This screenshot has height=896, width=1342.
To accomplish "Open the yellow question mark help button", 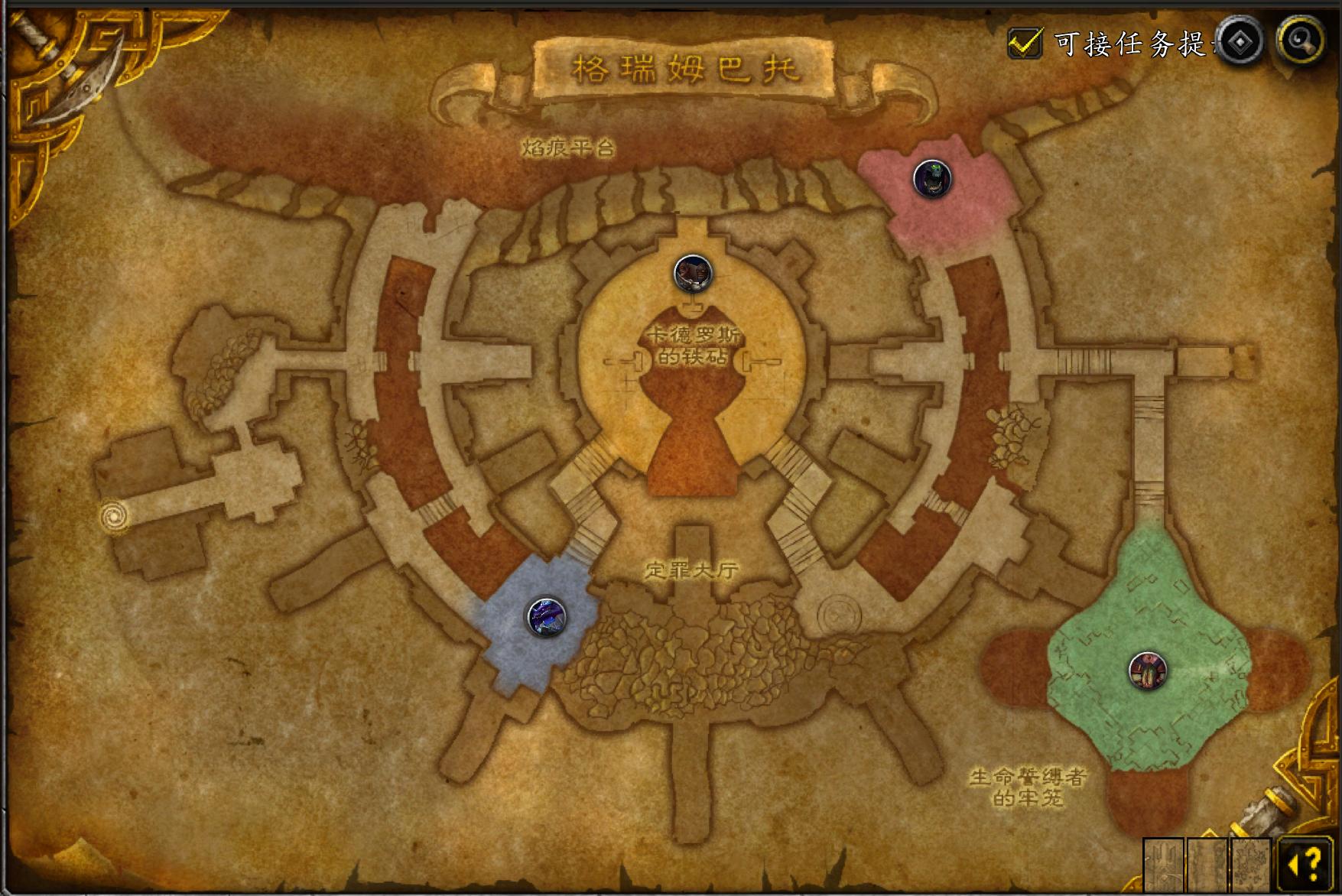I will pos(1305,865).
